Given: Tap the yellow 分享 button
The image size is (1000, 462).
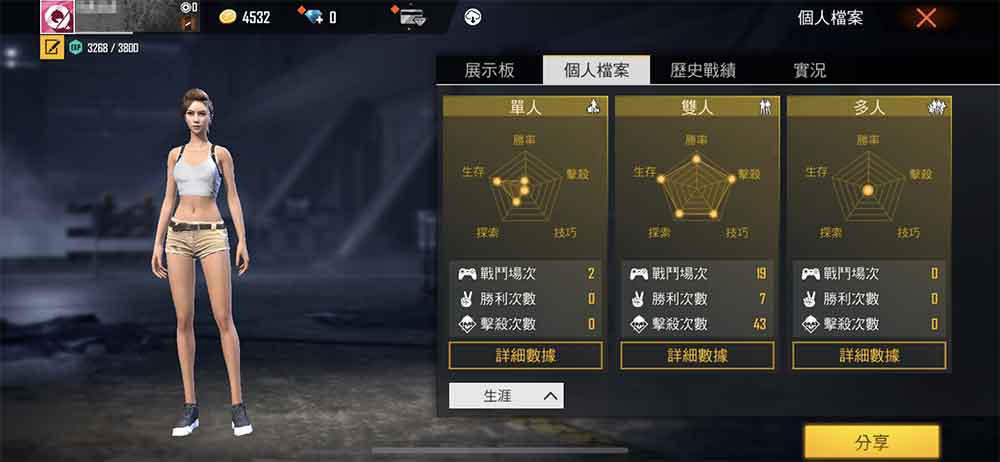Looking at the screenshot, I should (871, 442).
